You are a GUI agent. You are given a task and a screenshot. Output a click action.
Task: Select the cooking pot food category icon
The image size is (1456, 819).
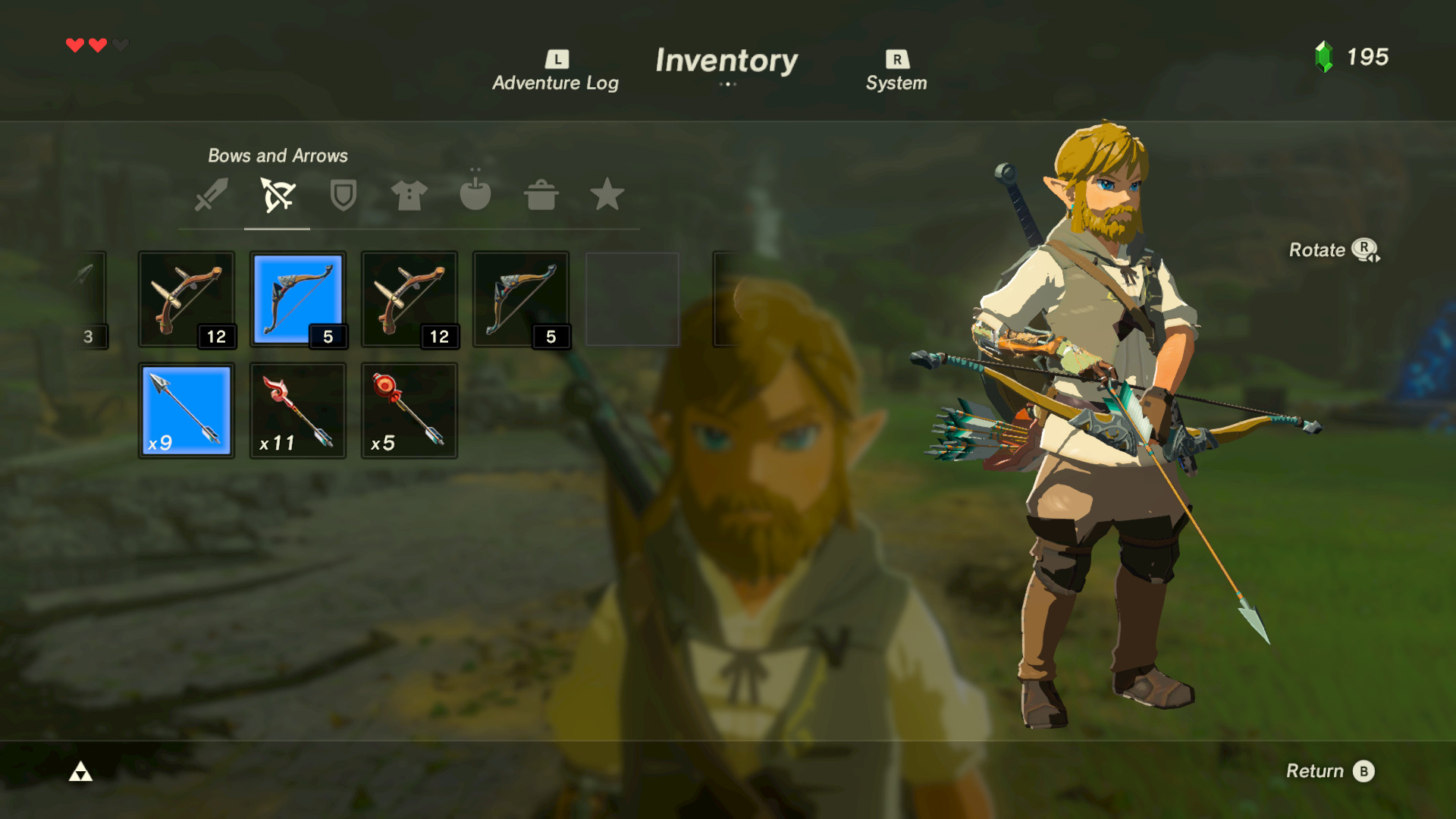point(541,196)
